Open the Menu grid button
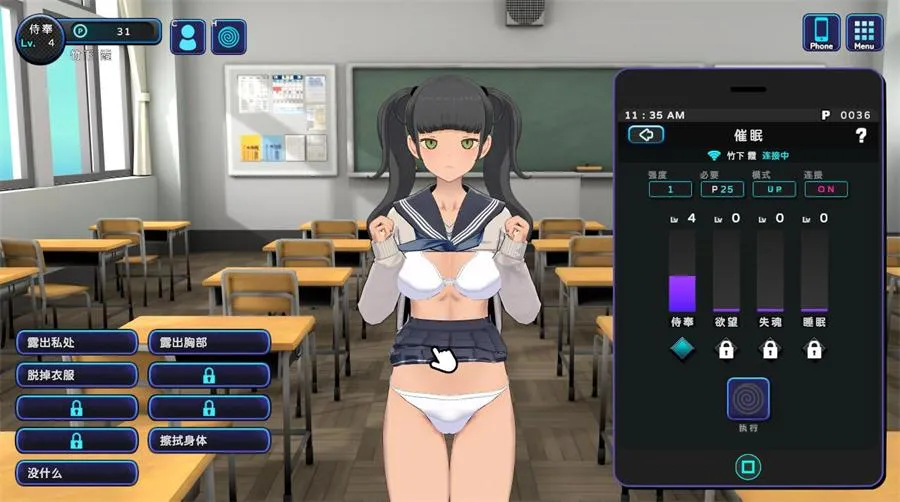Screen dimensions: 900x502 point(864,32)
